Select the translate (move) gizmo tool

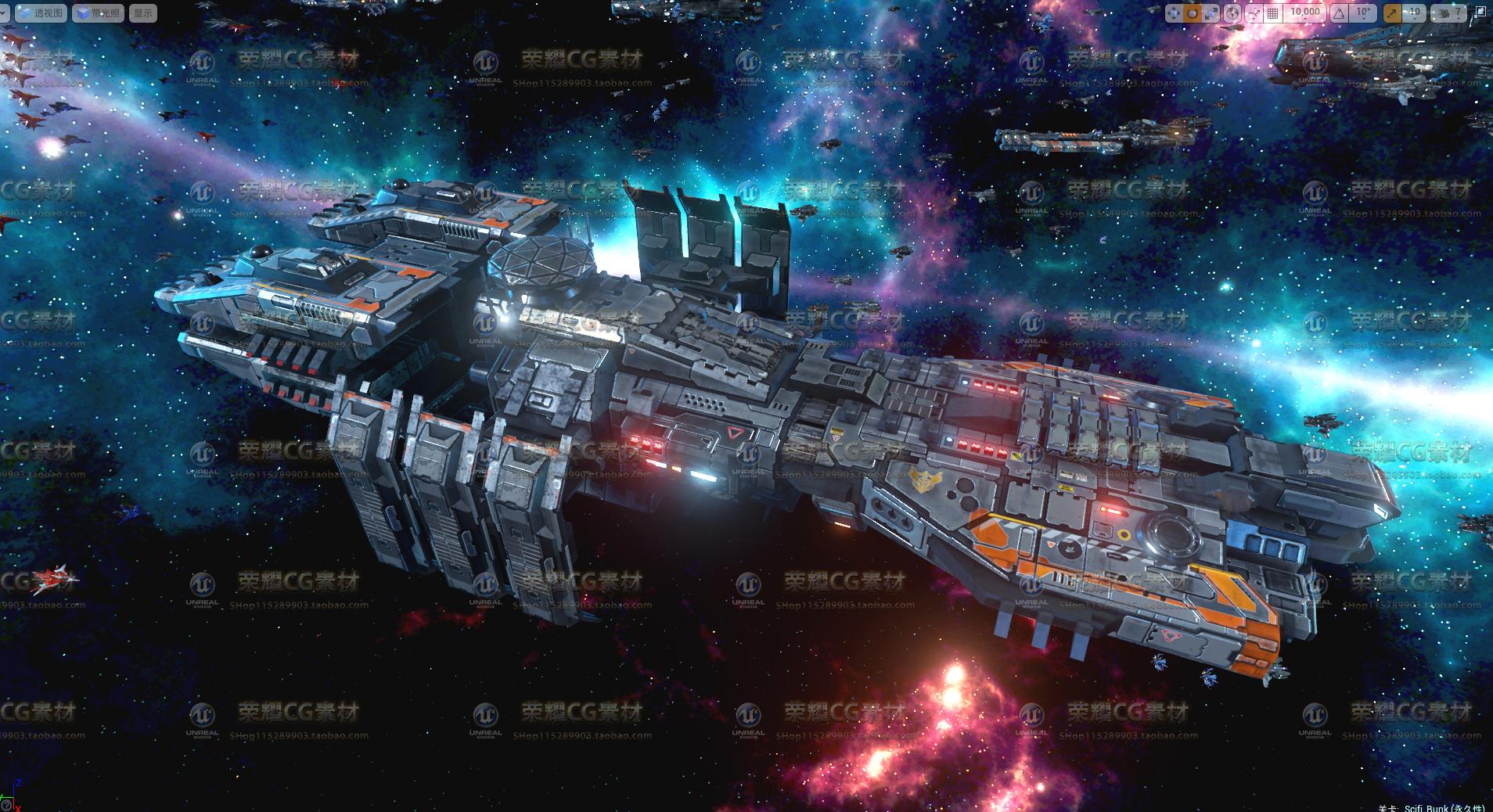[1175, 13]
